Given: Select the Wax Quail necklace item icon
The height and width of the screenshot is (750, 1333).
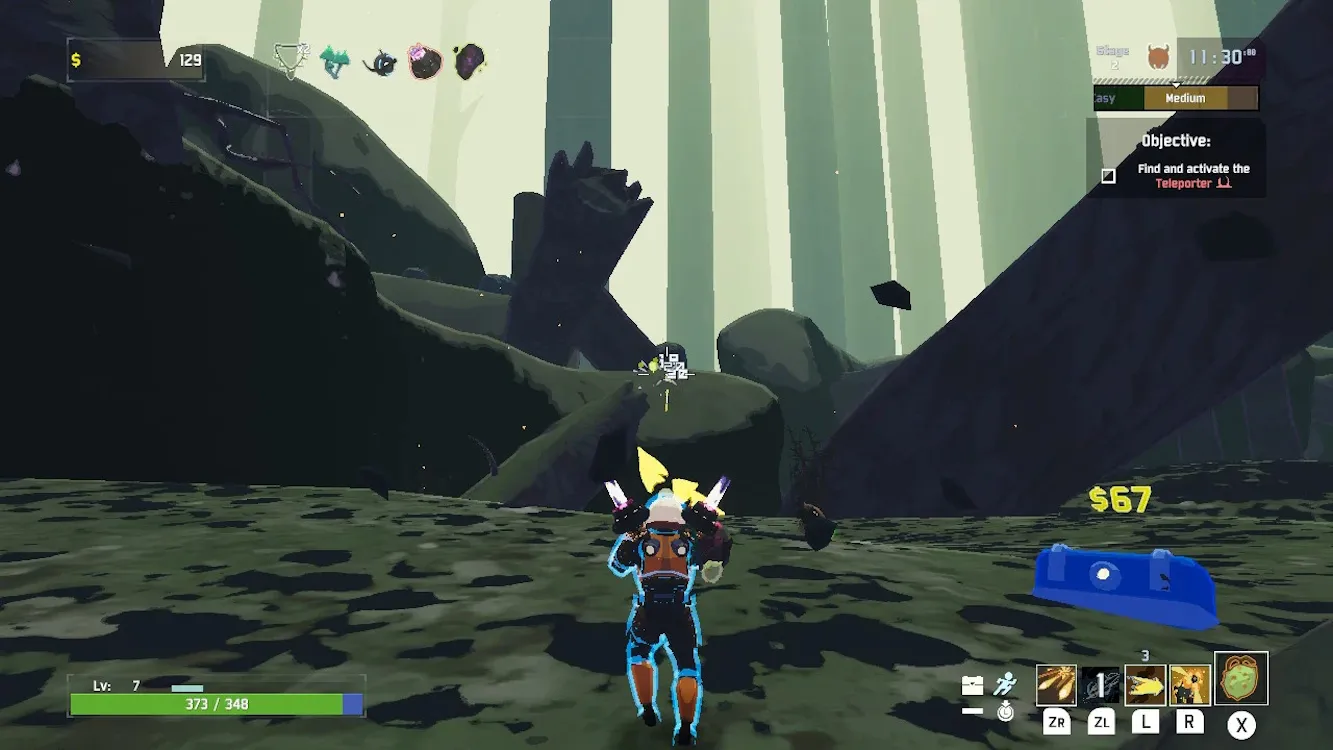Looking at the screenshot, I should tap(291, 61).
